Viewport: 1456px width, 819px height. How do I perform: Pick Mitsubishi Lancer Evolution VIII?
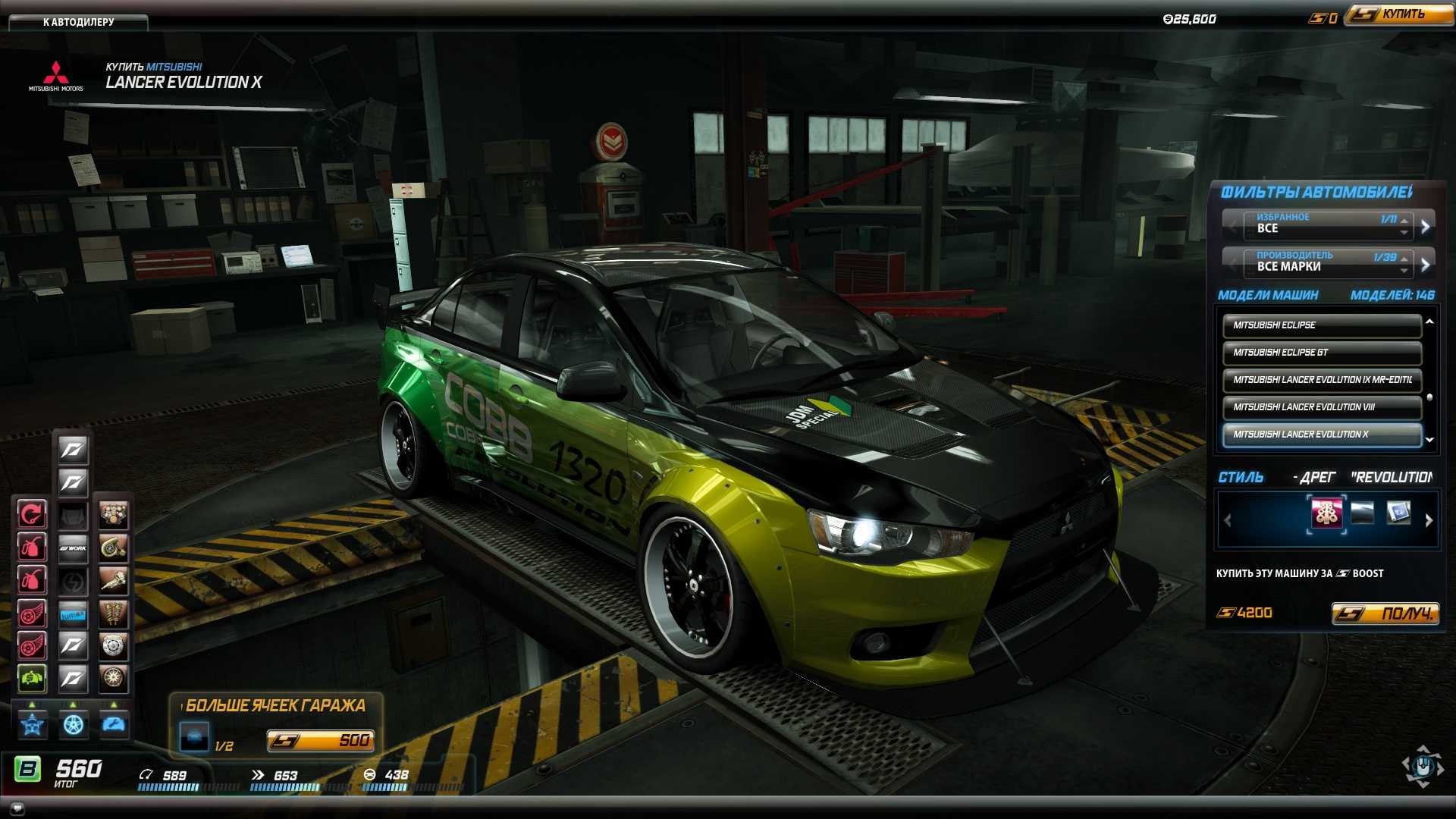tap(1321, 407)
